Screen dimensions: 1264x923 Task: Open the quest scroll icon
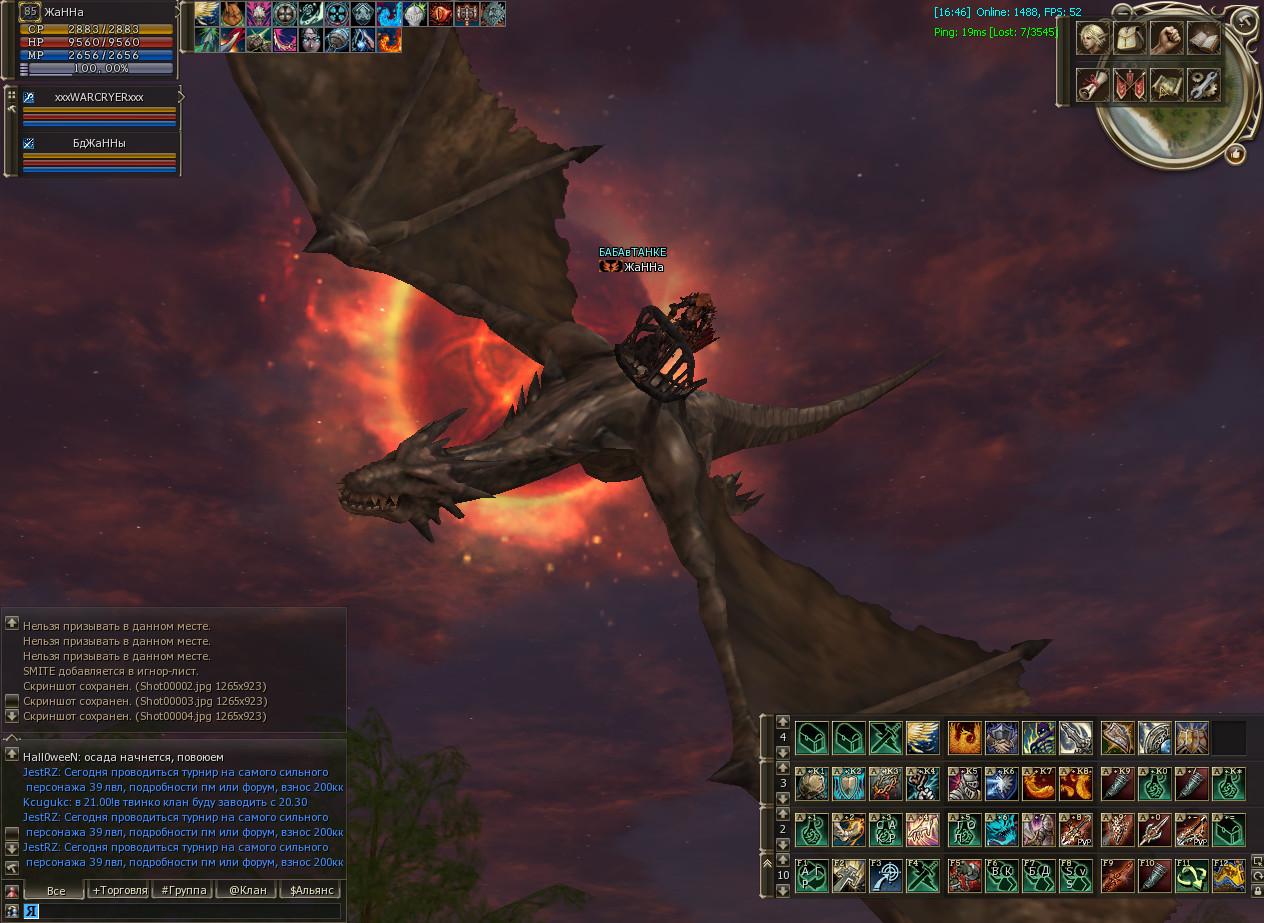click(1093, 85)
